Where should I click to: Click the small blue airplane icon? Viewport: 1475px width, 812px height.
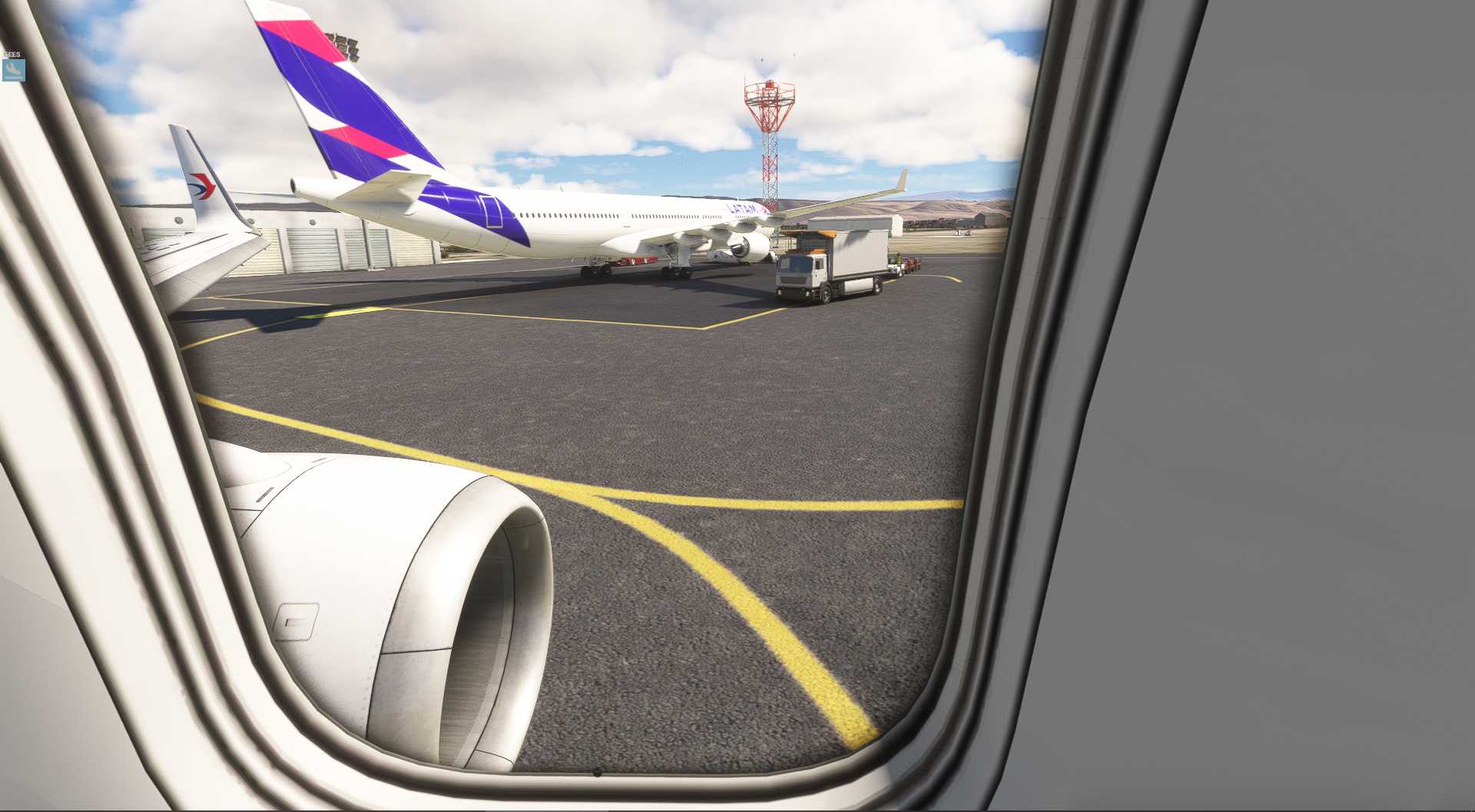(13, 70)
